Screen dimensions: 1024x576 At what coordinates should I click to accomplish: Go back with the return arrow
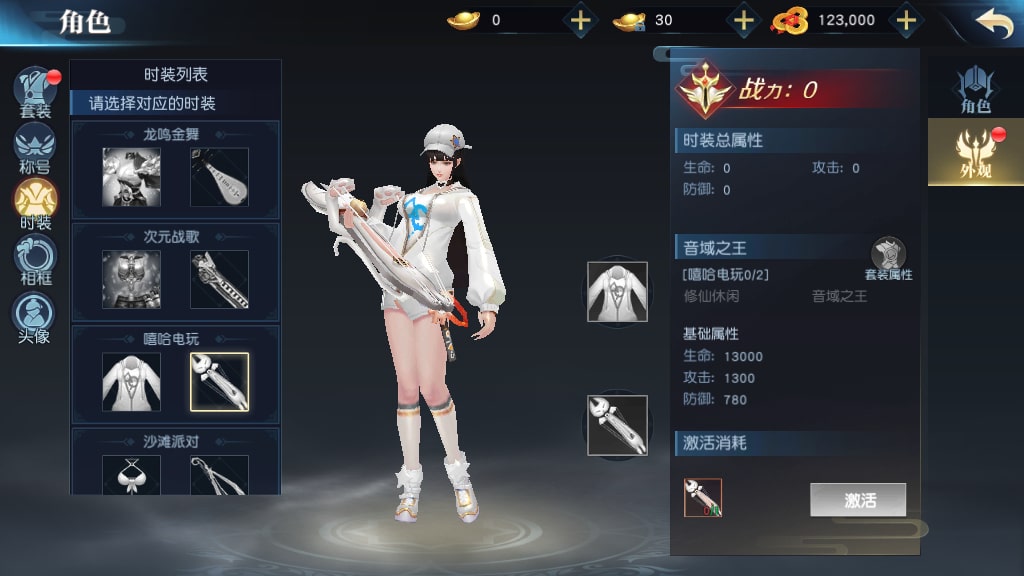[x=993, y=23]
